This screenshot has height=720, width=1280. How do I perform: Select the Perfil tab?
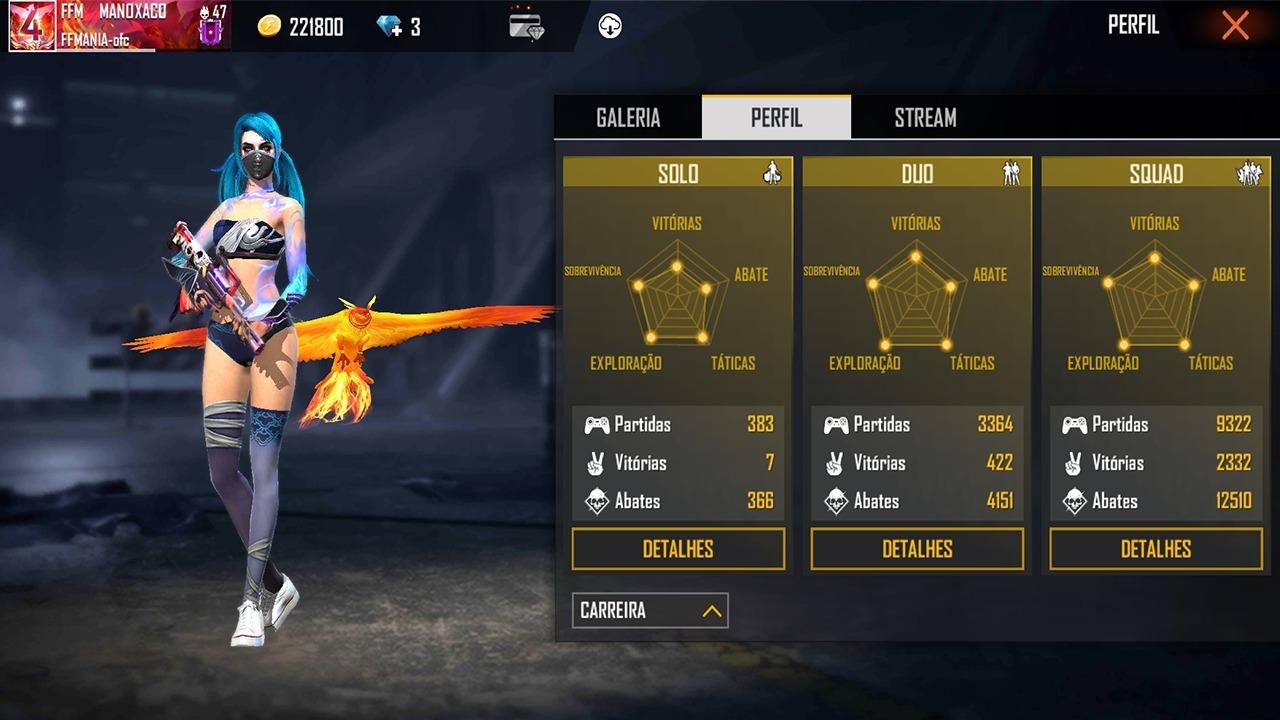pos(776,118)
